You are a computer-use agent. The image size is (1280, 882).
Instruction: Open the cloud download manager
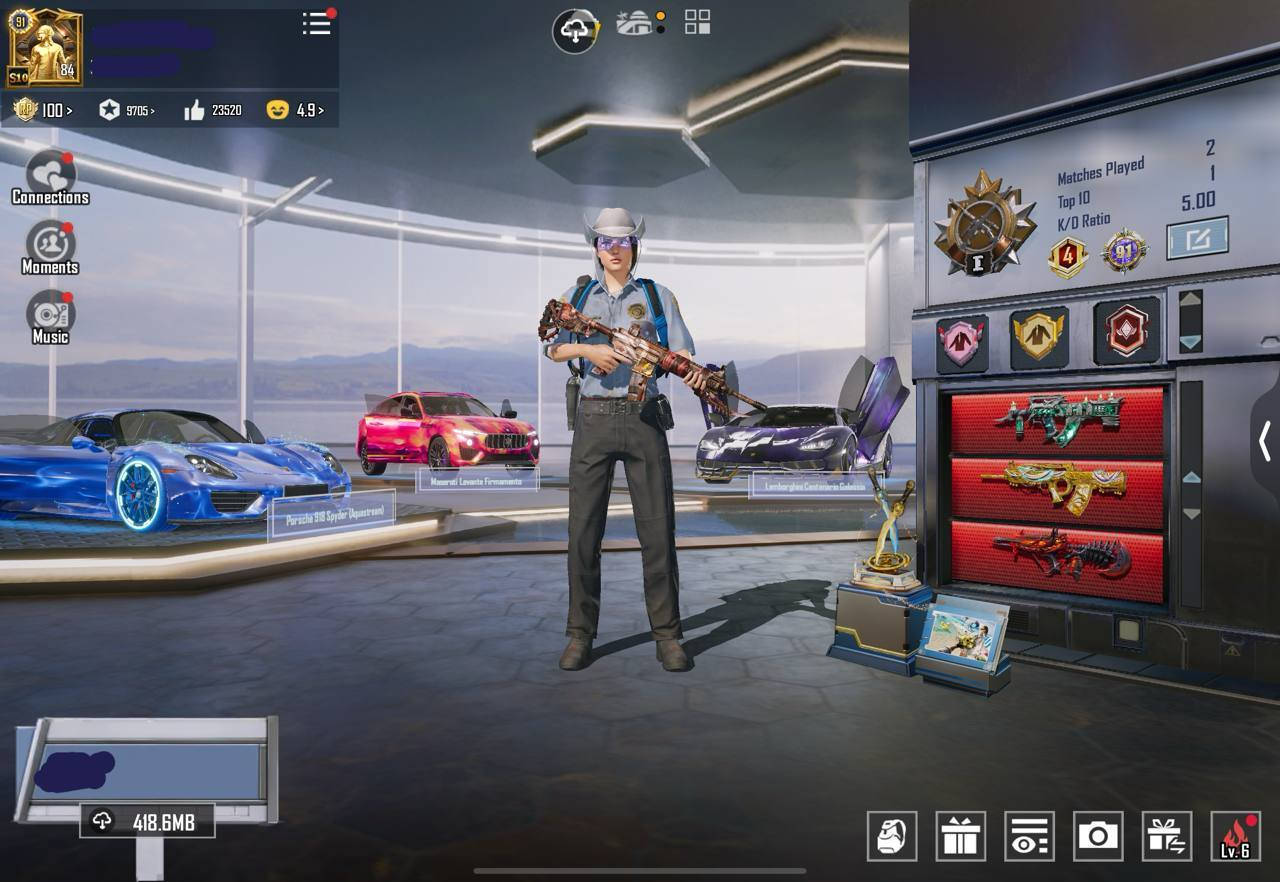coord(572,30)
